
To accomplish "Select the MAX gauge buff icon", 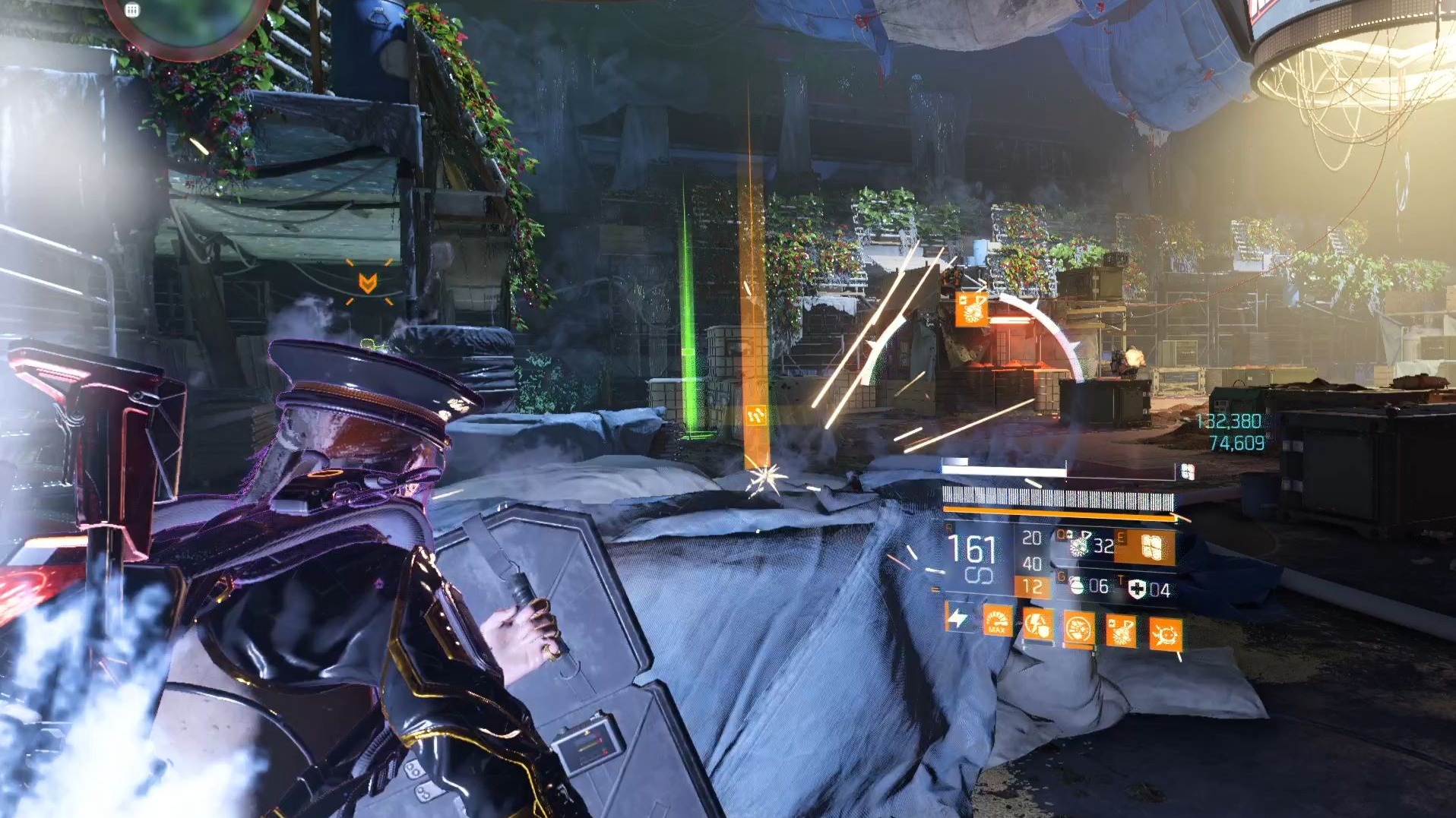I will point(997,623).
